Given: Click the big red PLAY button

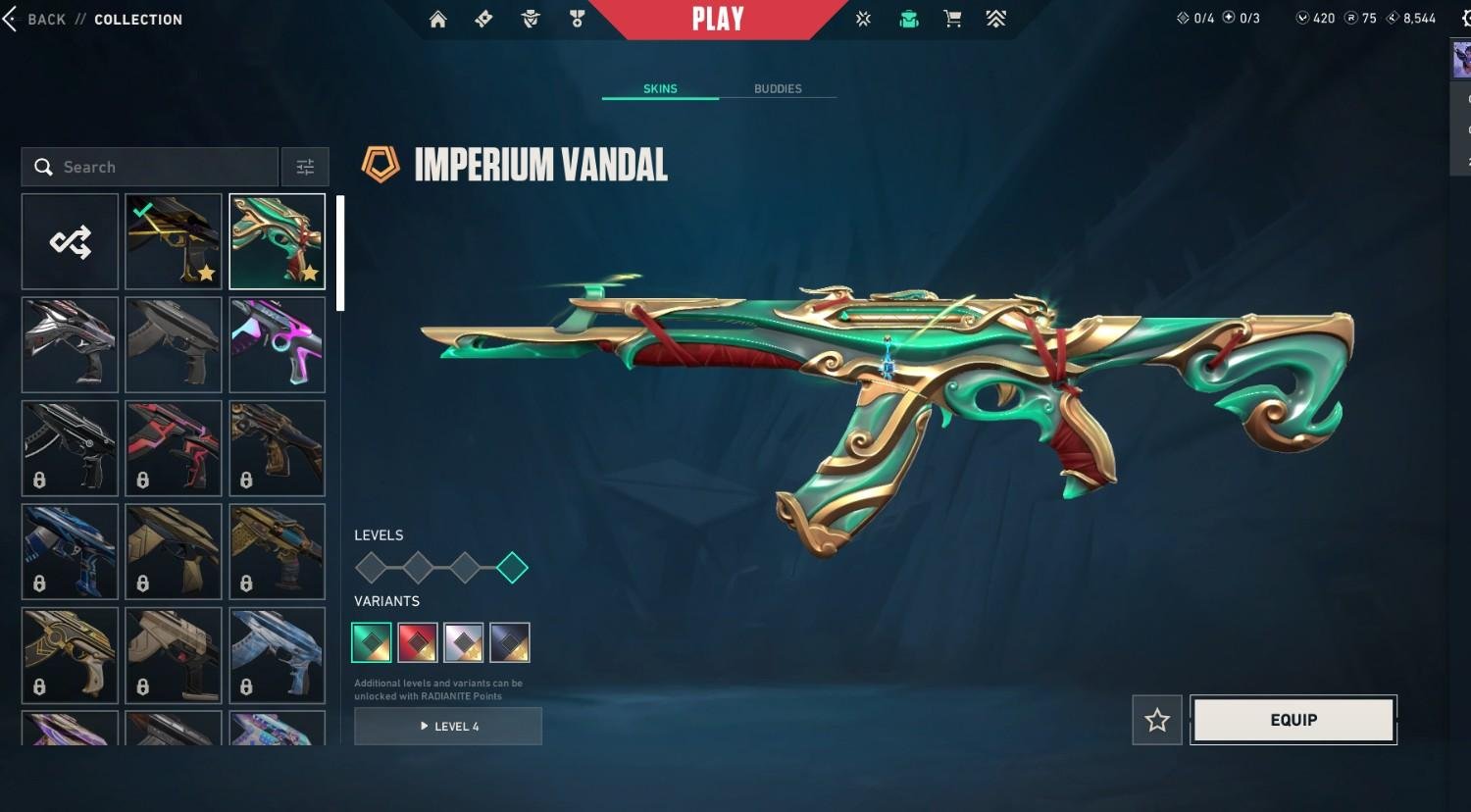Looking at the screenshot, I should [x=718, y=20].
